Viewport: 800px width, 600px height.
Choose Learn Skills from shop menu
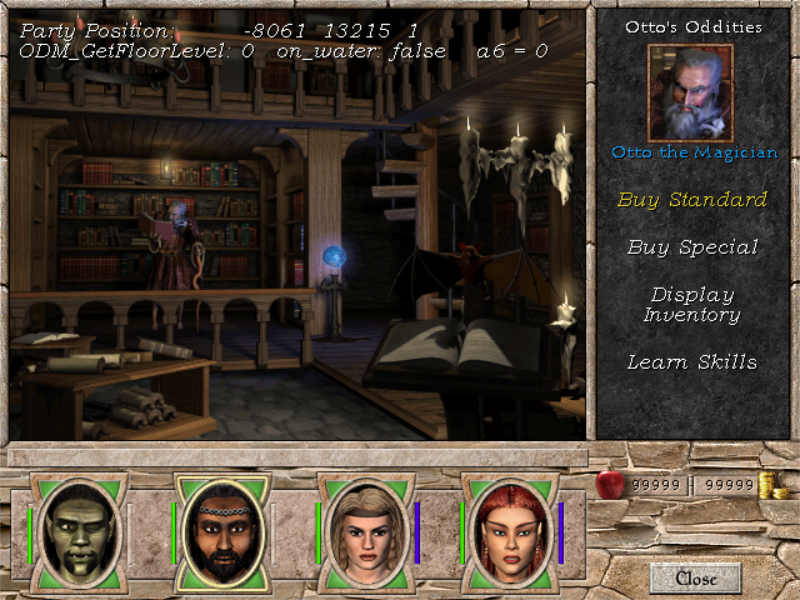coord(692,362)
